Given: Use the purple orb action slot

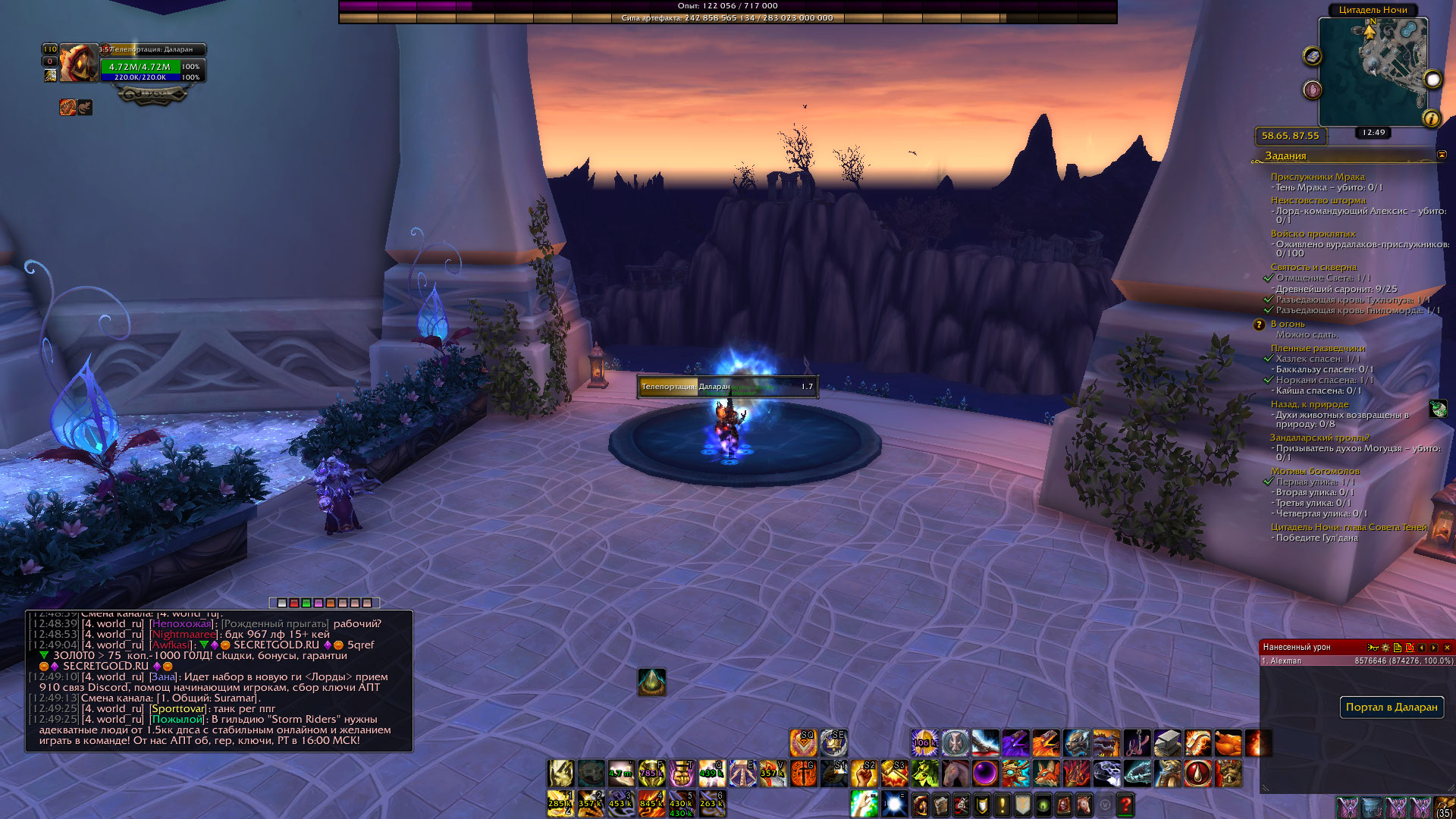Looking at the screenshot, I should (985, 773).
